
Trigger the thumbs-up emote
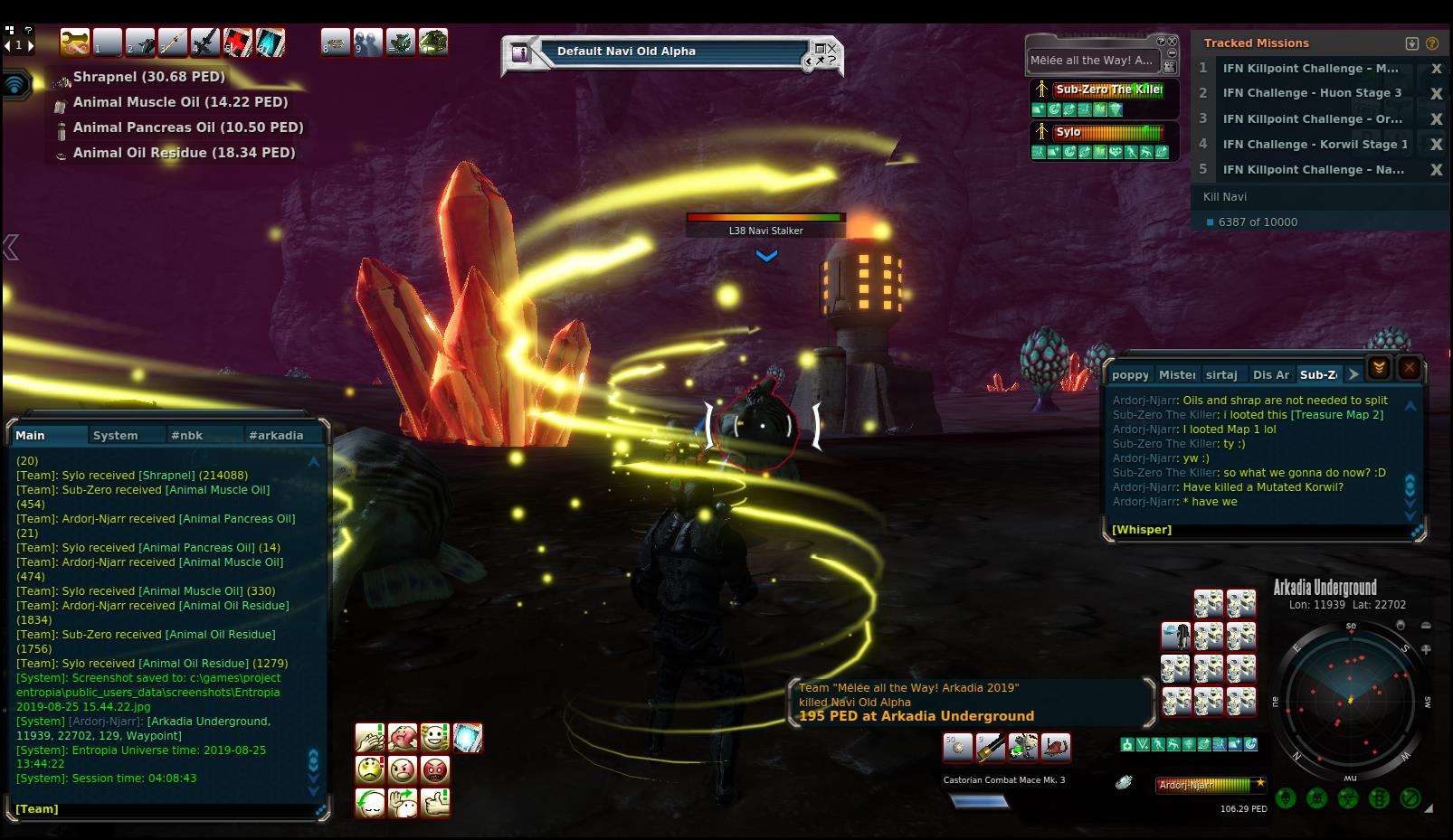[x=435, y=802]
